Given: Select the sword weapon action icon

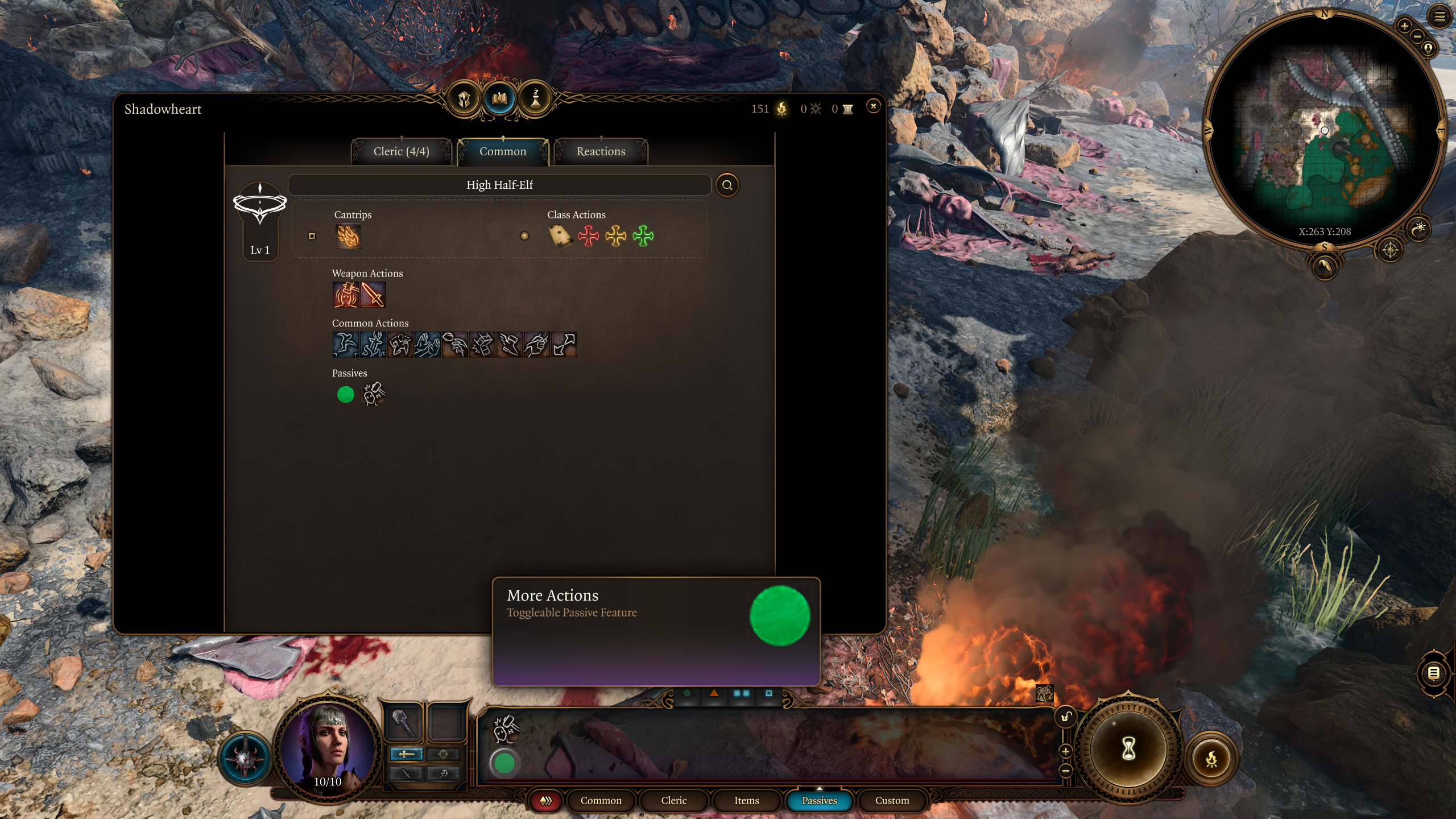Looking at the screenshot, I should coord(373,295).
